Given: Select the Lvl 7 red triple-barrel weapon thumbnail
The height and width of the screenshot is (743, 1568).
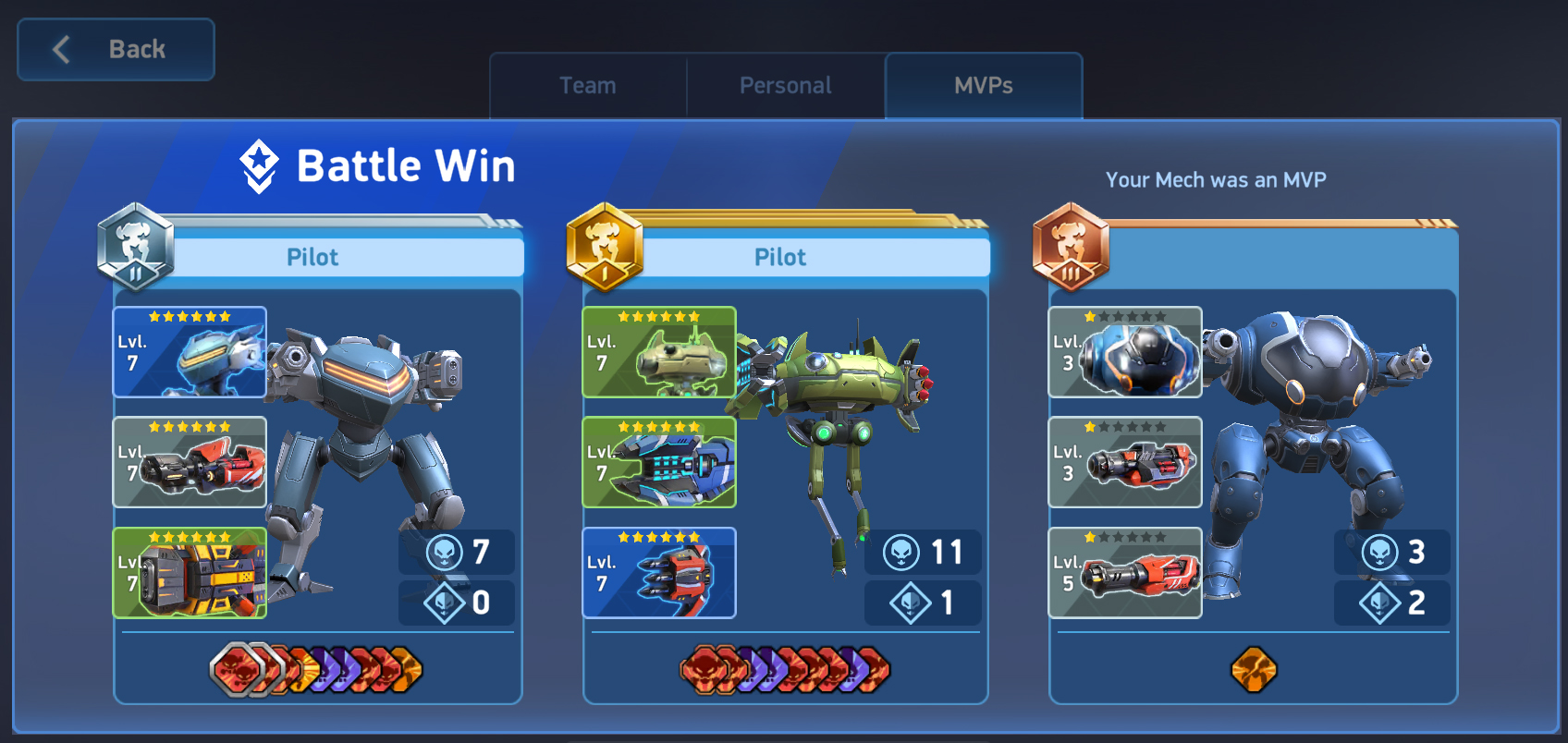Looking at the screenshot, I should (x=658, y=573).
